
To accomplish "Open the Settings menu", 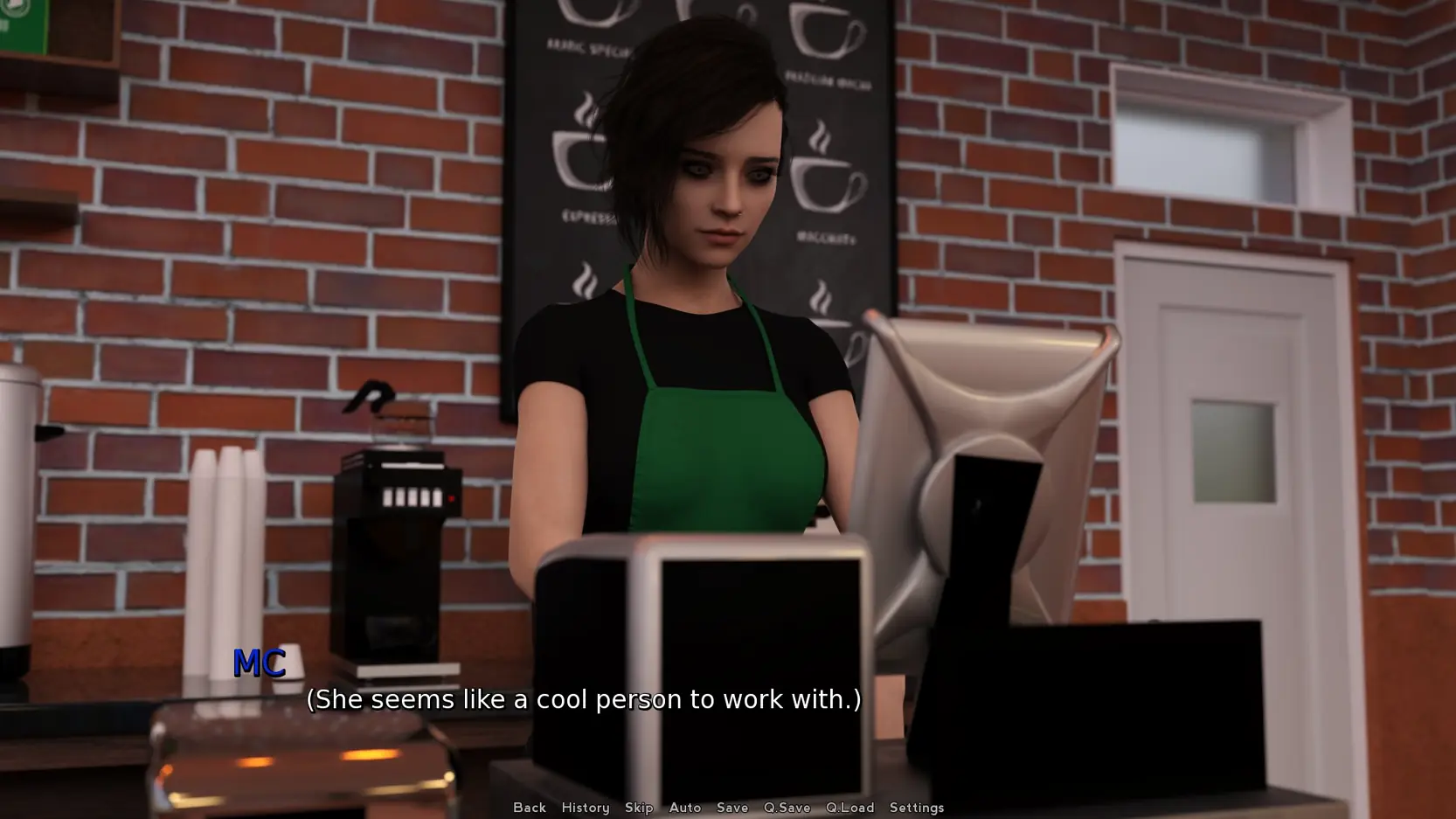I will (x=916, y=808).
